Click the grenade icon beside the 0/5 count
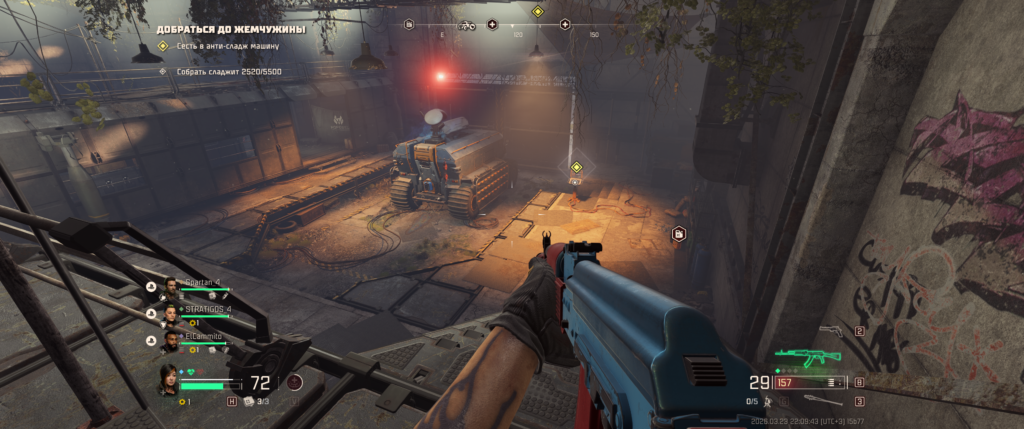 [x=768, y=401]
